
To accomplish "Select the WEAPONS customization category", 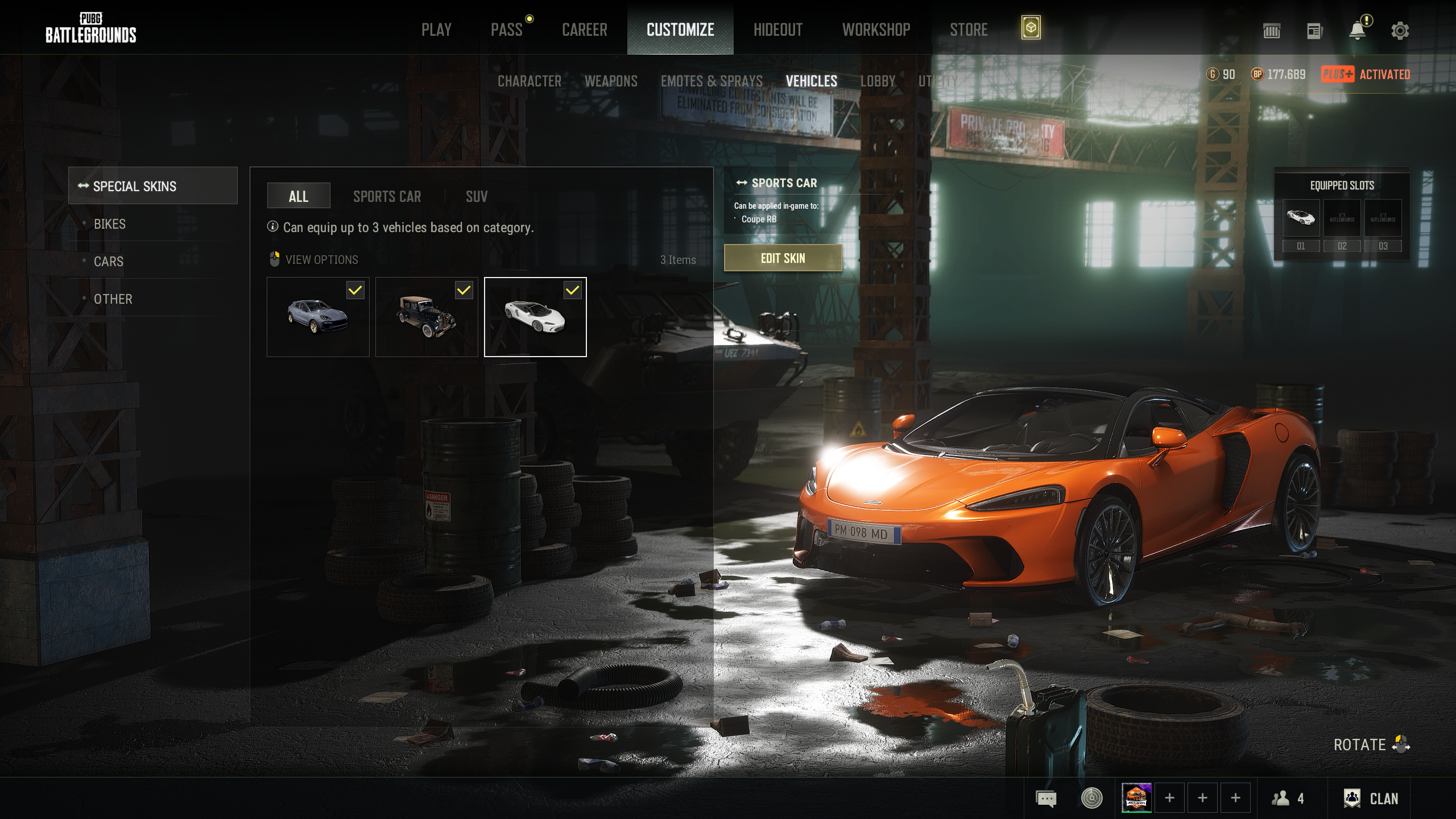I will pos(611,81).
